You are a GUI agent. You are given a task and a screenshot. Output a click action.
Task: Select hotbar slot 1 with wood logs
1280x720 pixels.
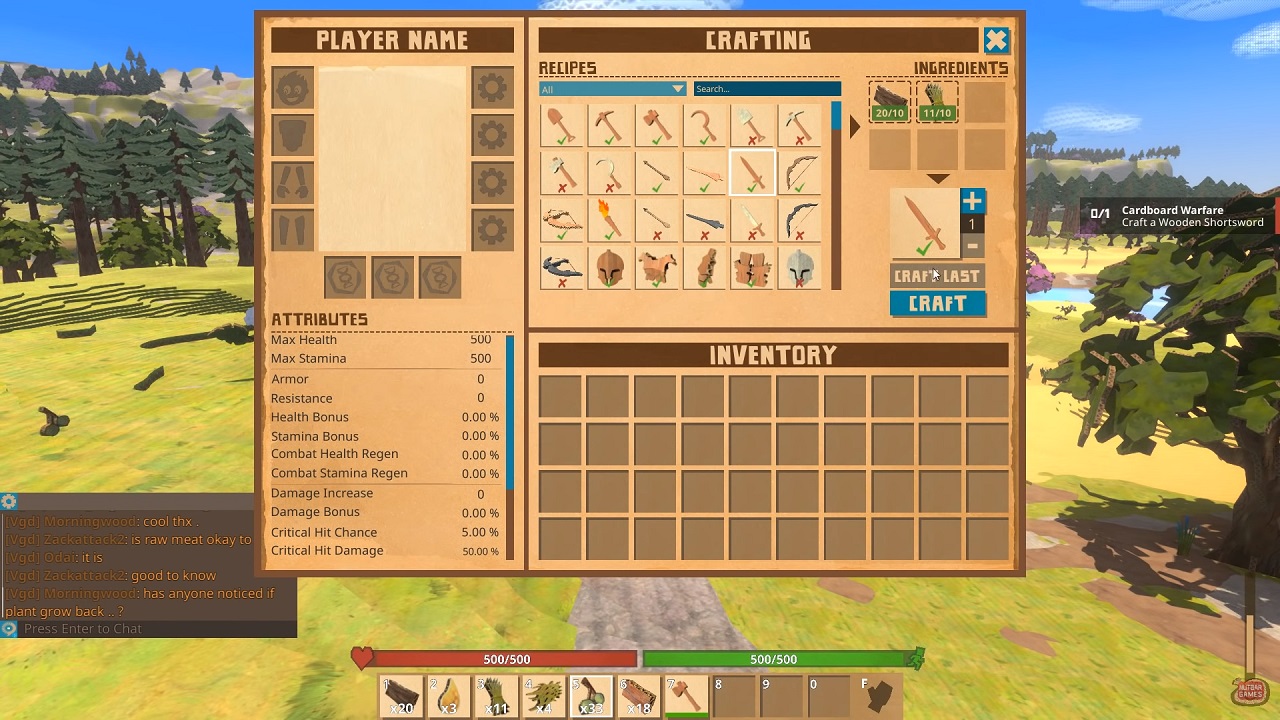tap(400, 695)
